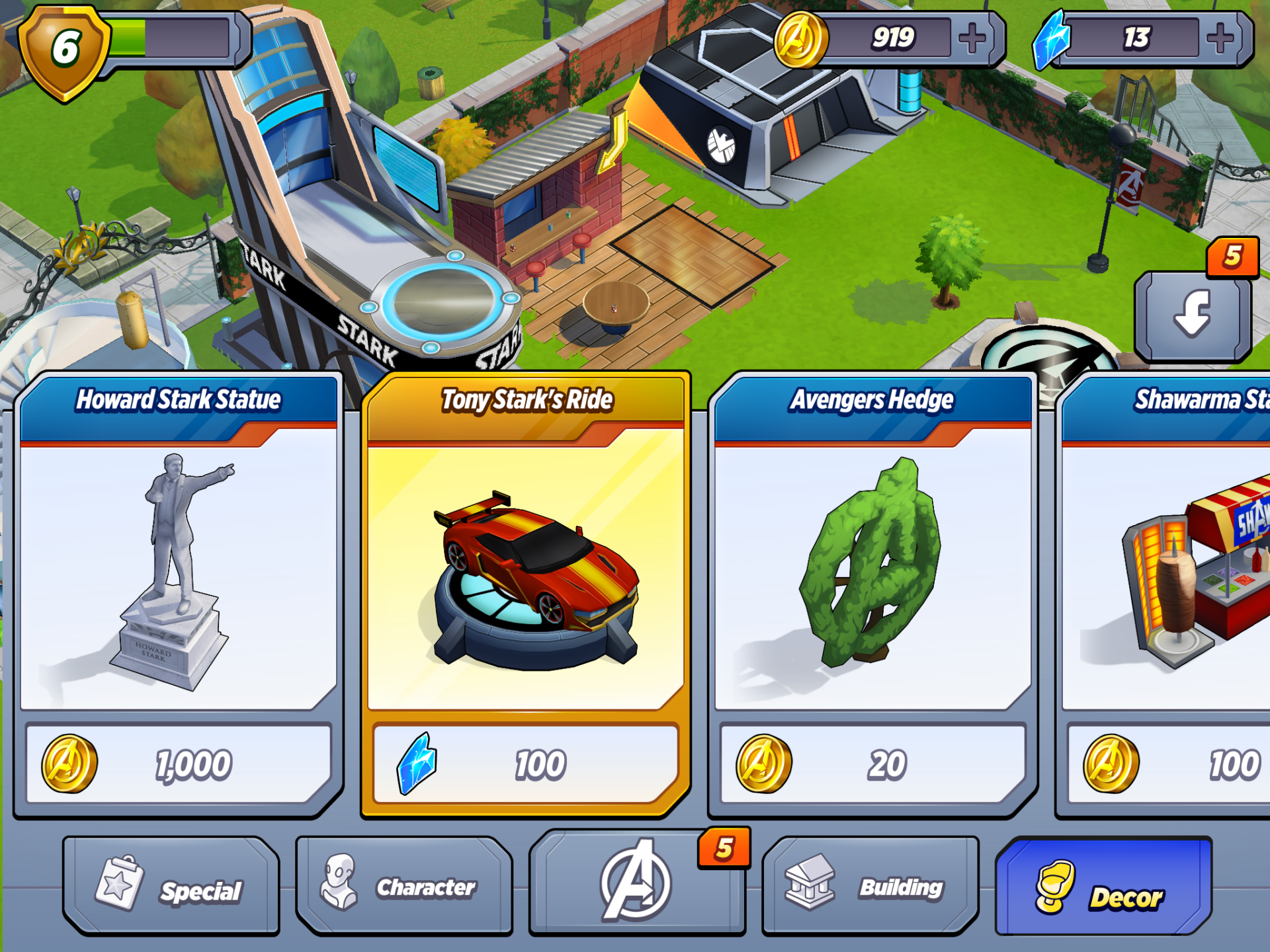
Task: Open the Special shop category
Action: 171,887
